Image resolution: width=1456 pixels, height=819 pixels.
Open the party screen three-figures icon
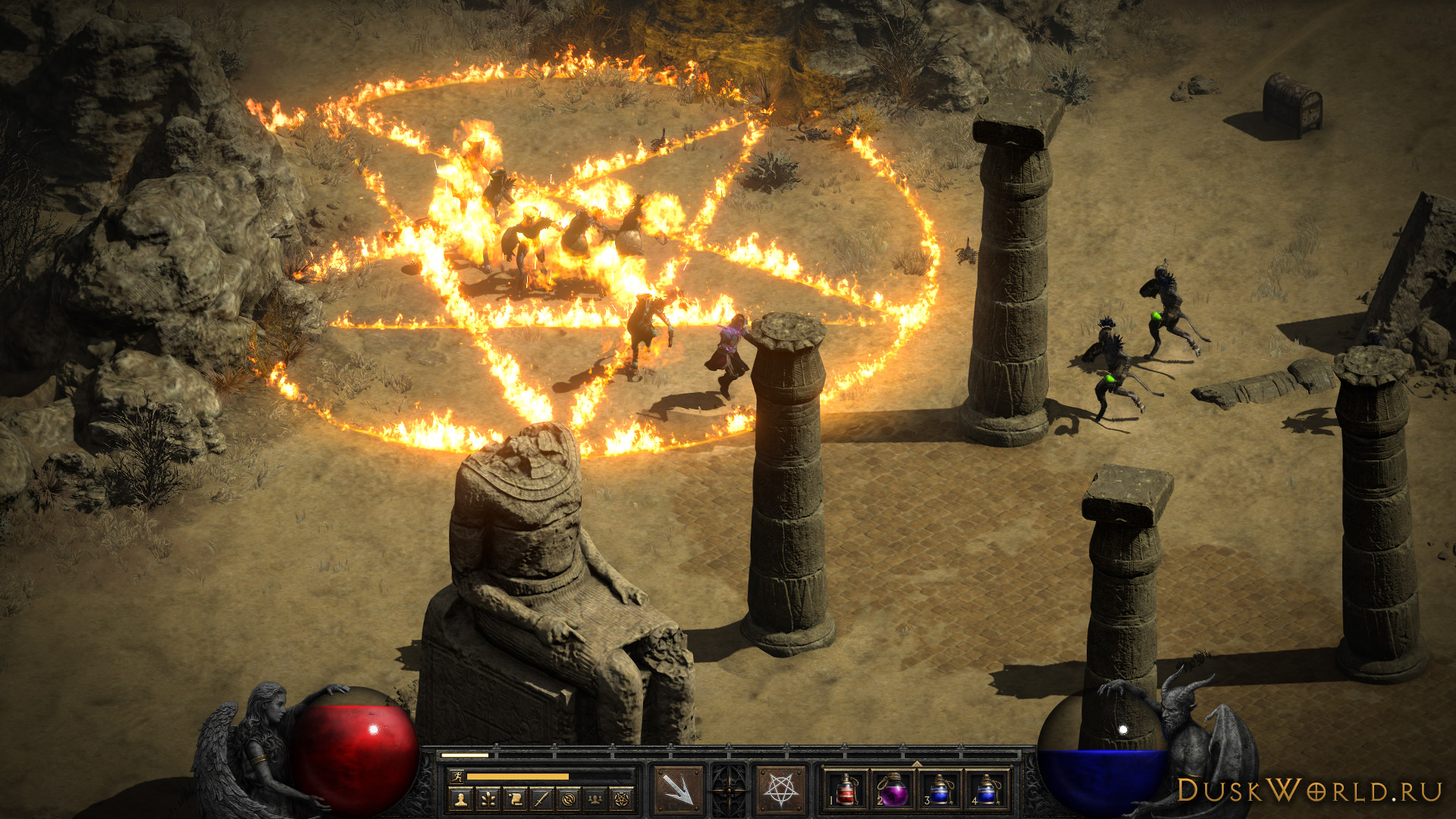[x=596, y=799]
